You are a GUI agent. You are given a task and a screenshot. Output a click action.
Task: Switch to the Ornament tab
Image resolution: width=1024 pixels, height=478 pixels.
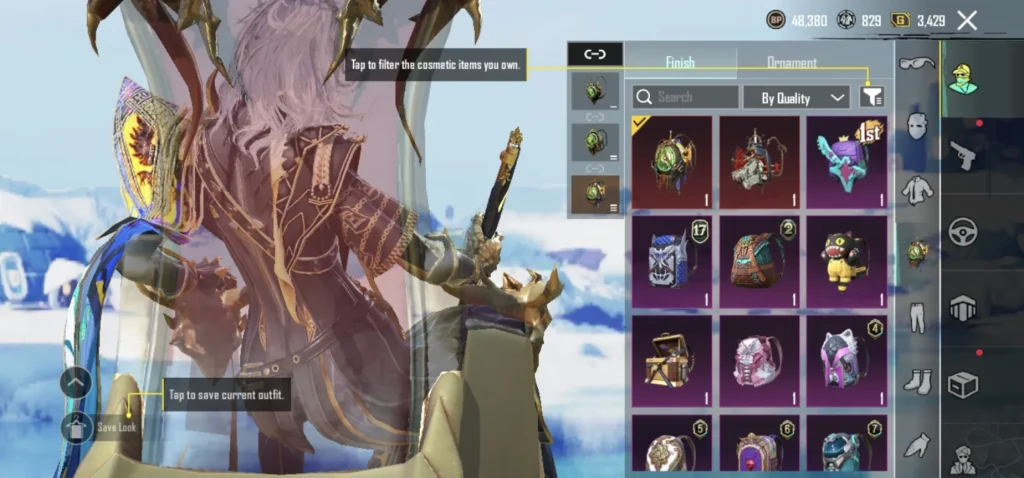(x=791, y=63)
